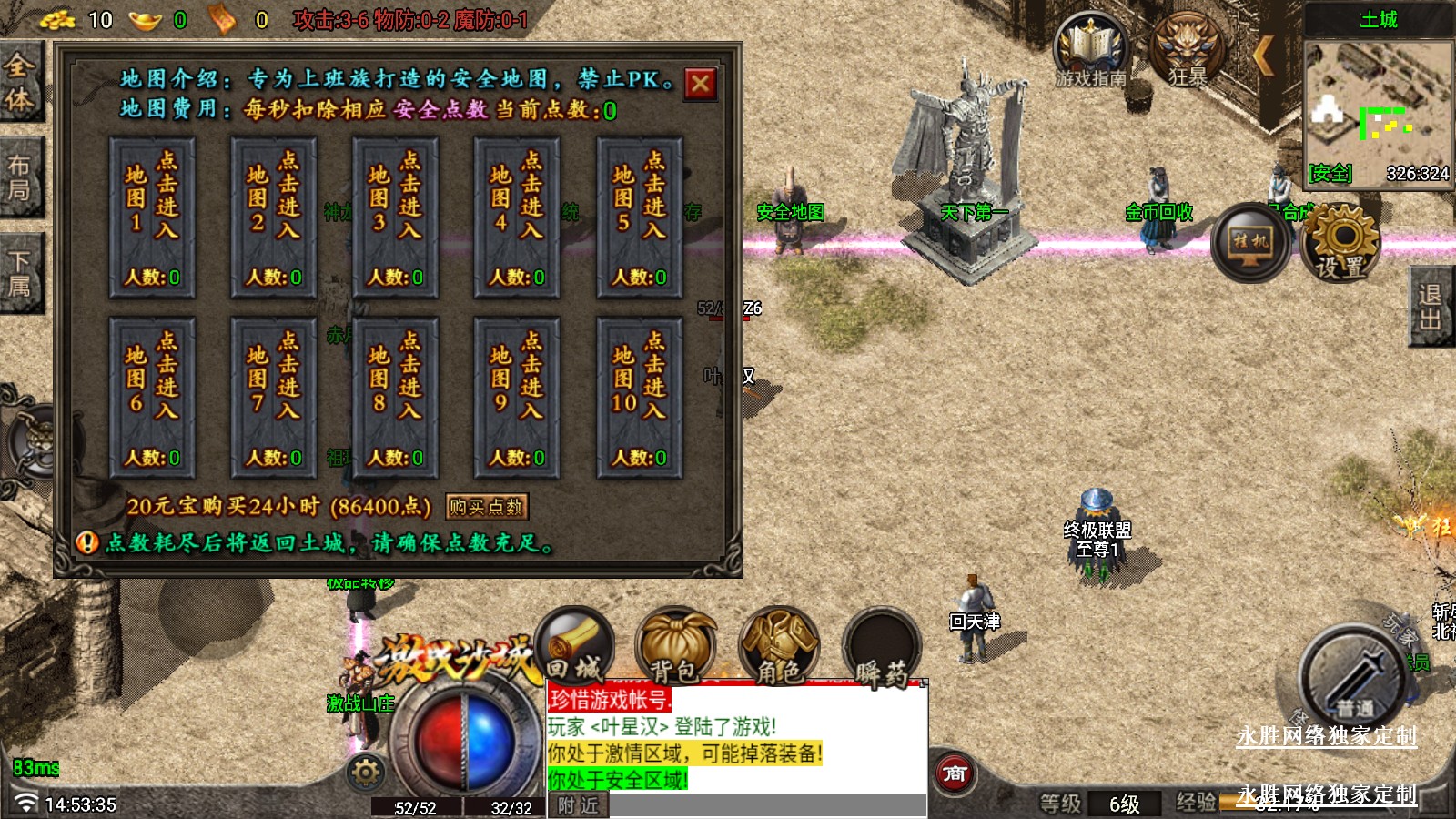The width and height of the screenshot is (1456, 819).
Task: Click the 退出 exit button
Action: [x=1431, y=307]
